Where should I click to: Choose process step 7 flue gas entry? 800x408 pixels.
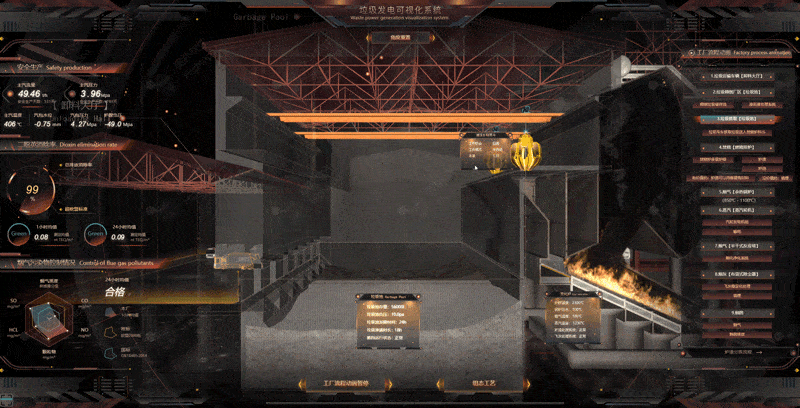[733, 243]
